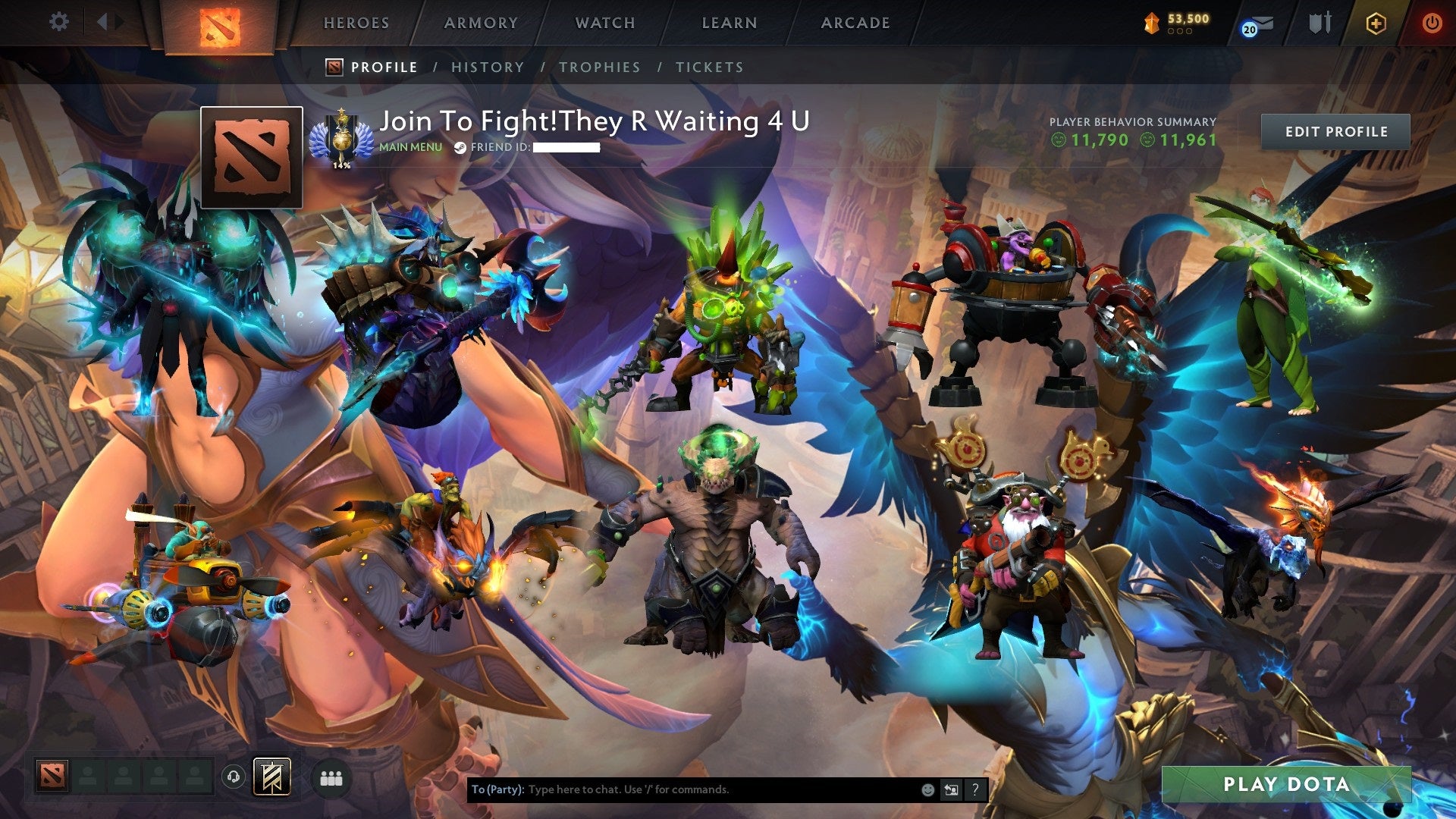Switch to the HISTORY tab
The image size is (1456, 819).
[x=486, y=67]
